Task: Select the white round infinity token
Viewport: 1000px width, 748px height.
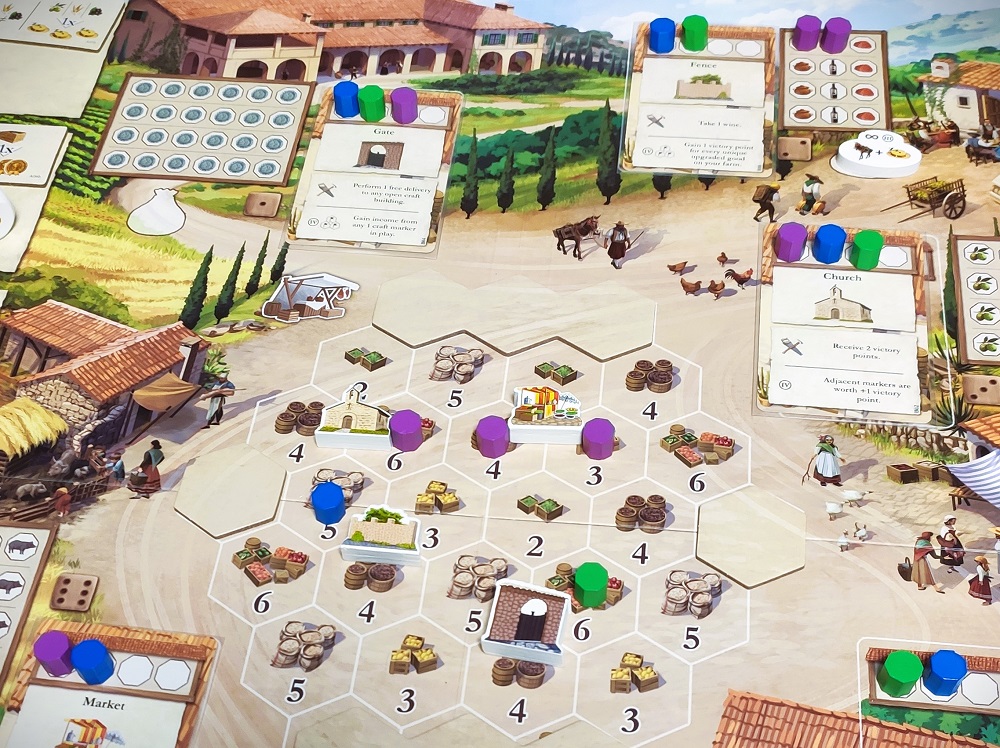Action: pos(871,153)
